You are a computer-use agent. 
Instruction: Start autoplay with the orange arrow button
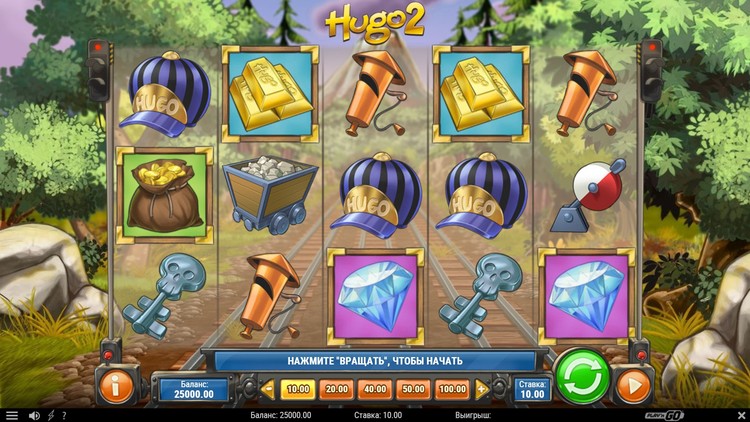tap(633, 385)
